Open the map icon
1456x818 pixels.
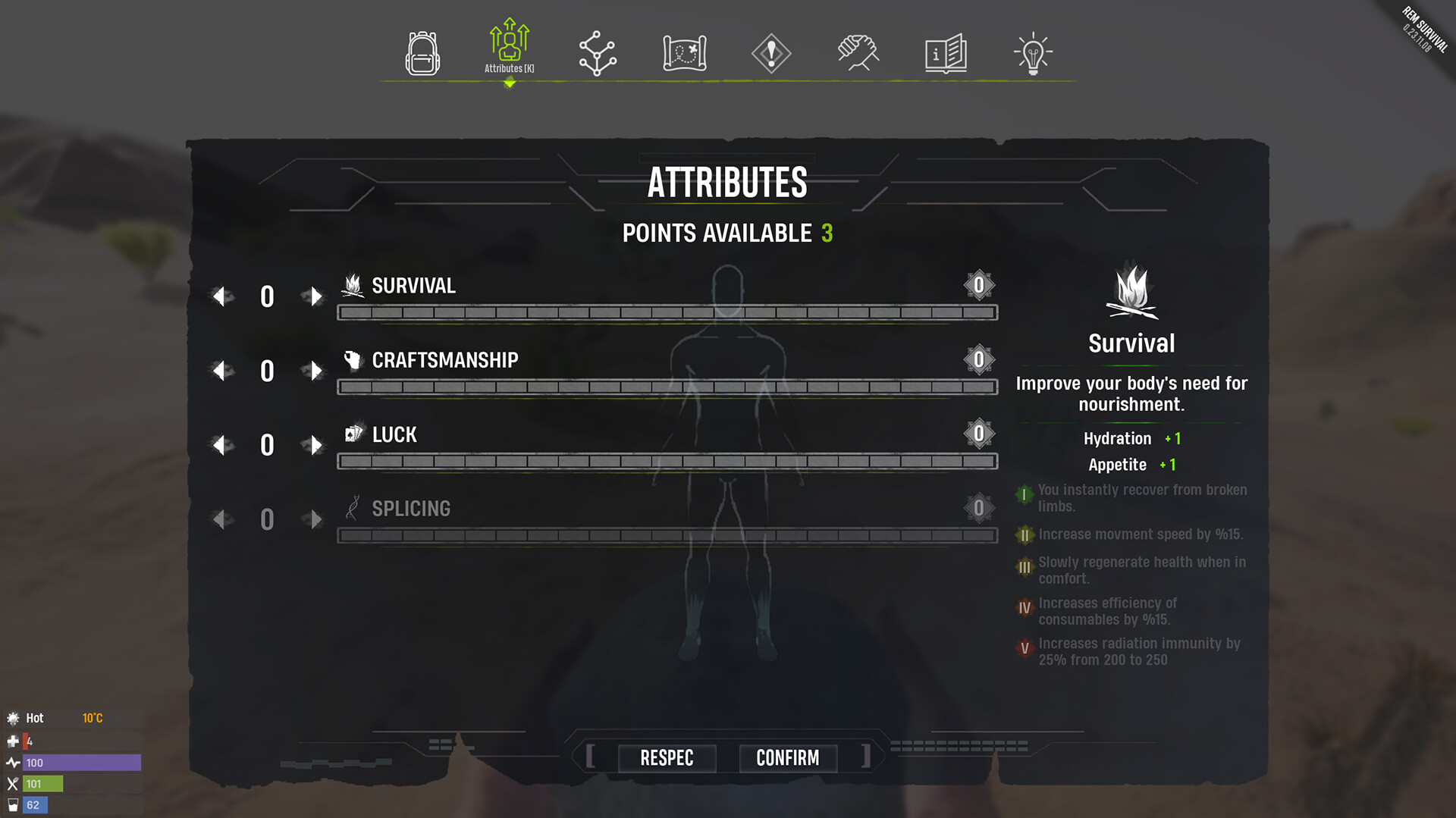point(683,52)
